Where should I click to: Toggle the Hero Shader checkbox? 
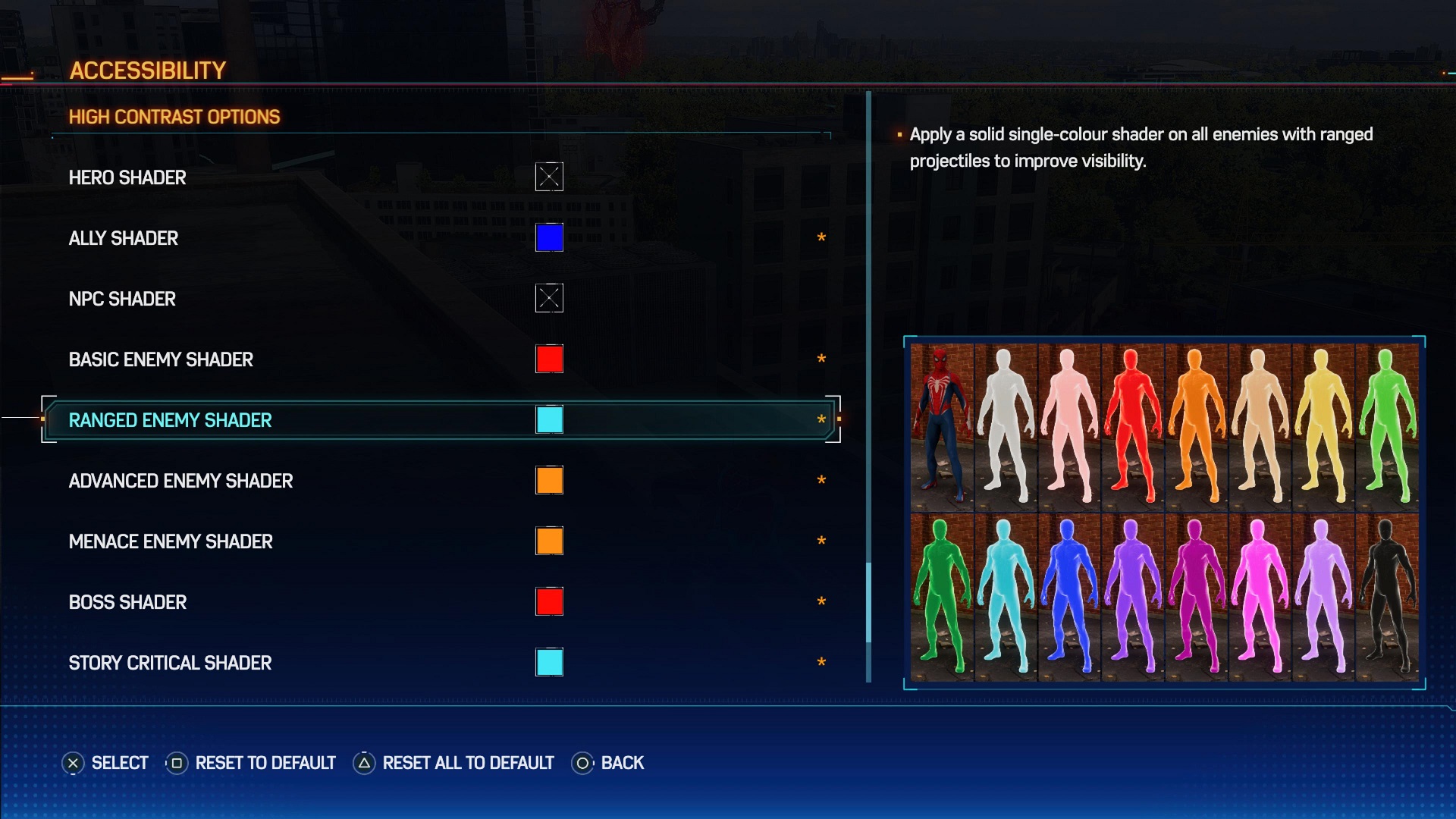coord(550,177)
